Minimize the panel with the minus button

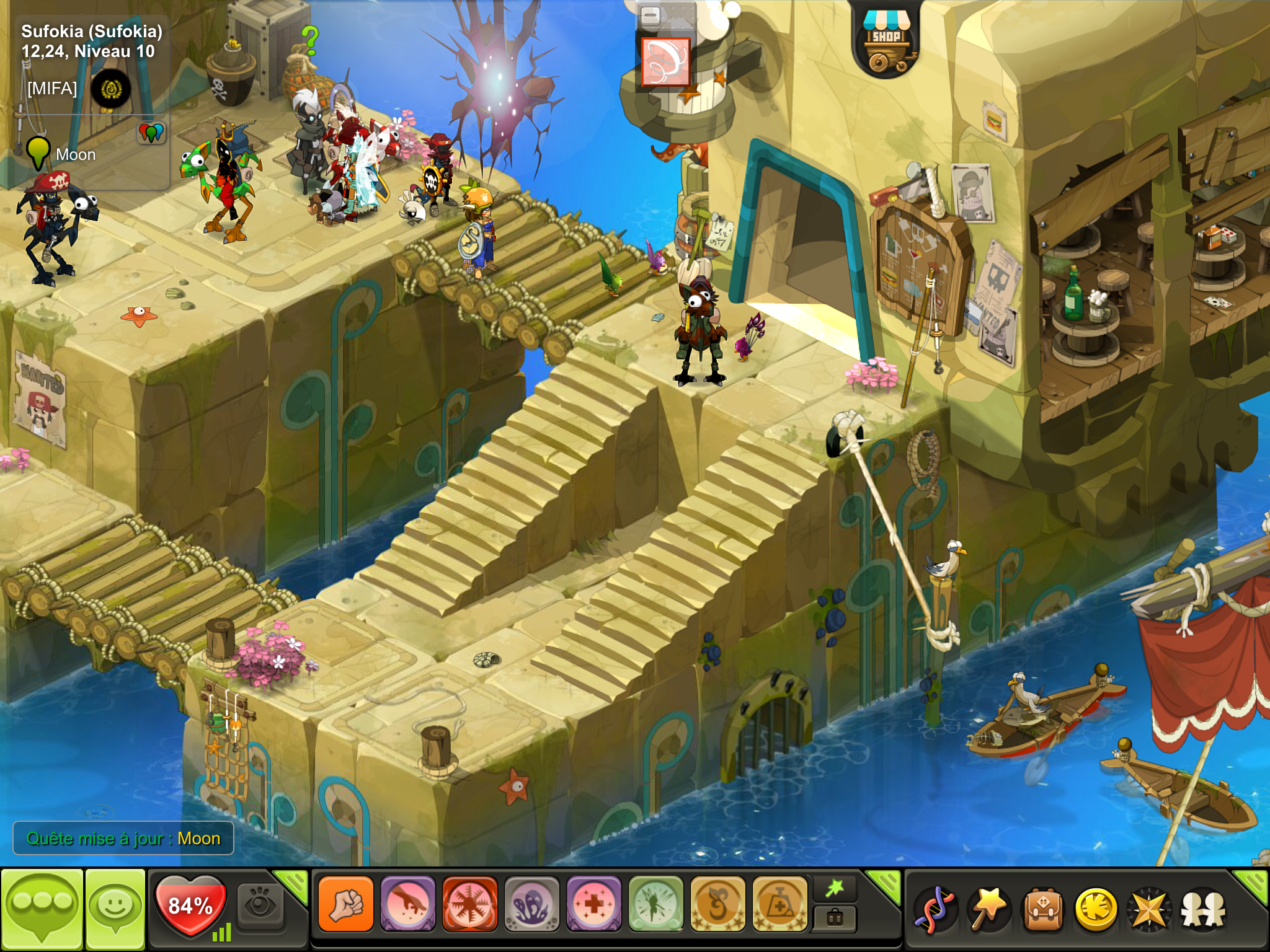tap(650, 15)
